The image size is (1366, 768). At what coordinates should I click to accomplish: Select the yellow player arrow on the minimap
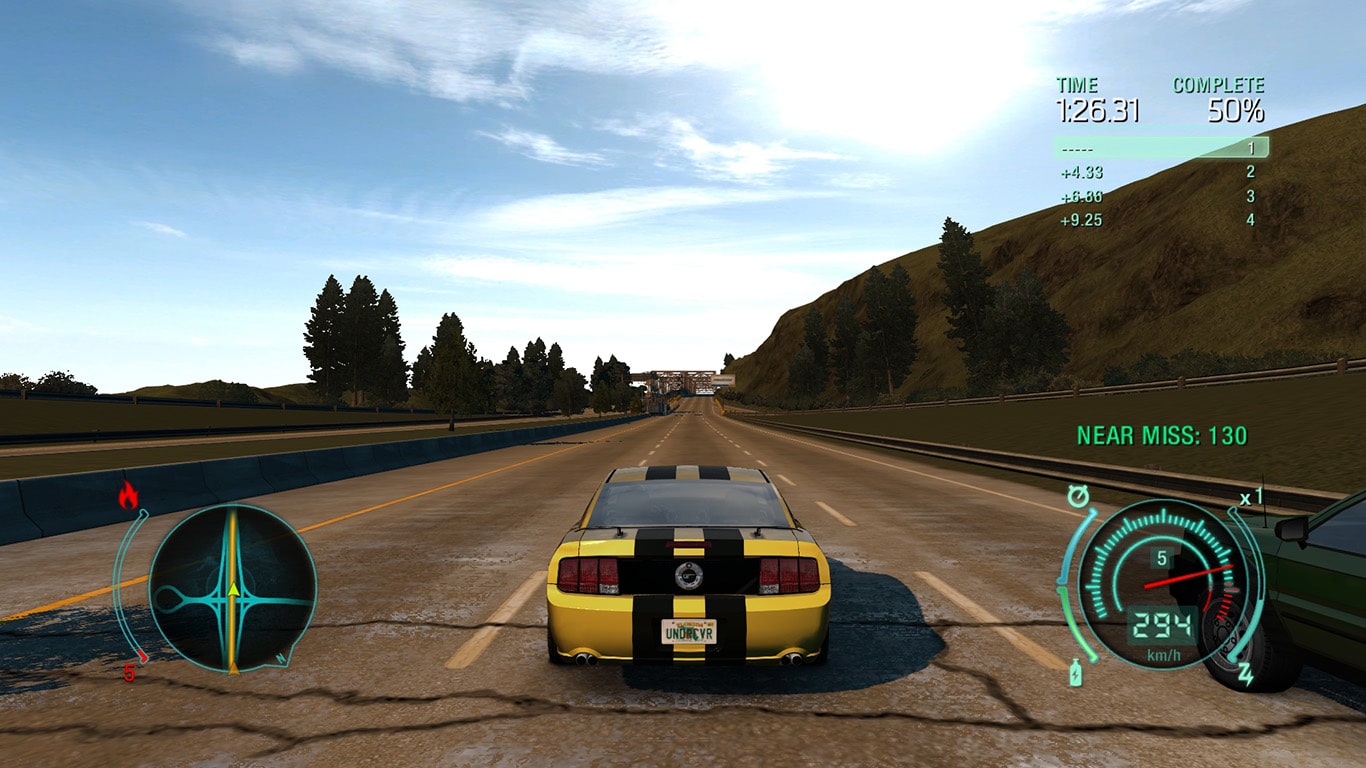pyautogui.click(x=233, y=589)
